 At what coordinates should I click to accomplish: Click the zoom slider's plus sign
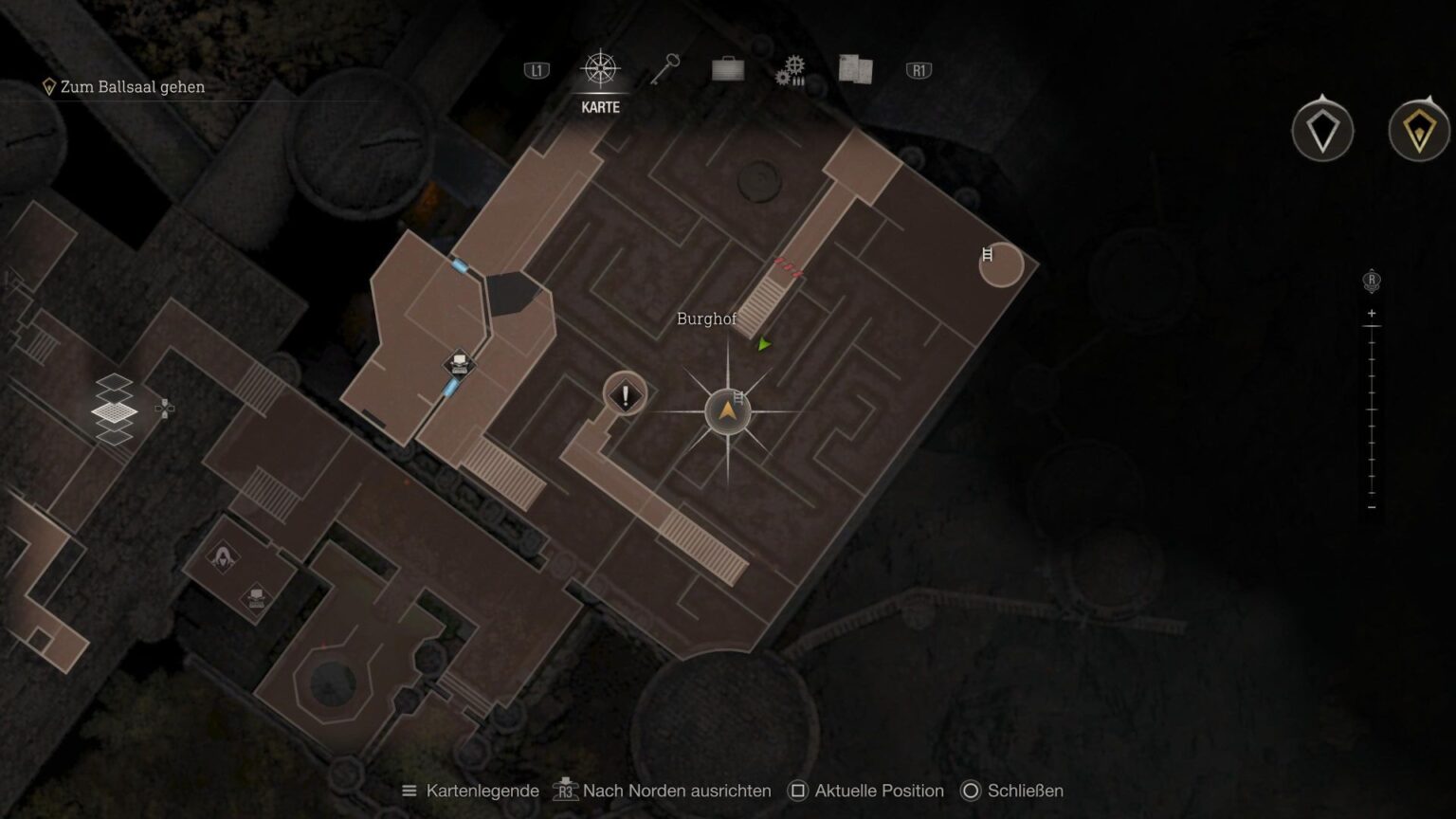1372,314
